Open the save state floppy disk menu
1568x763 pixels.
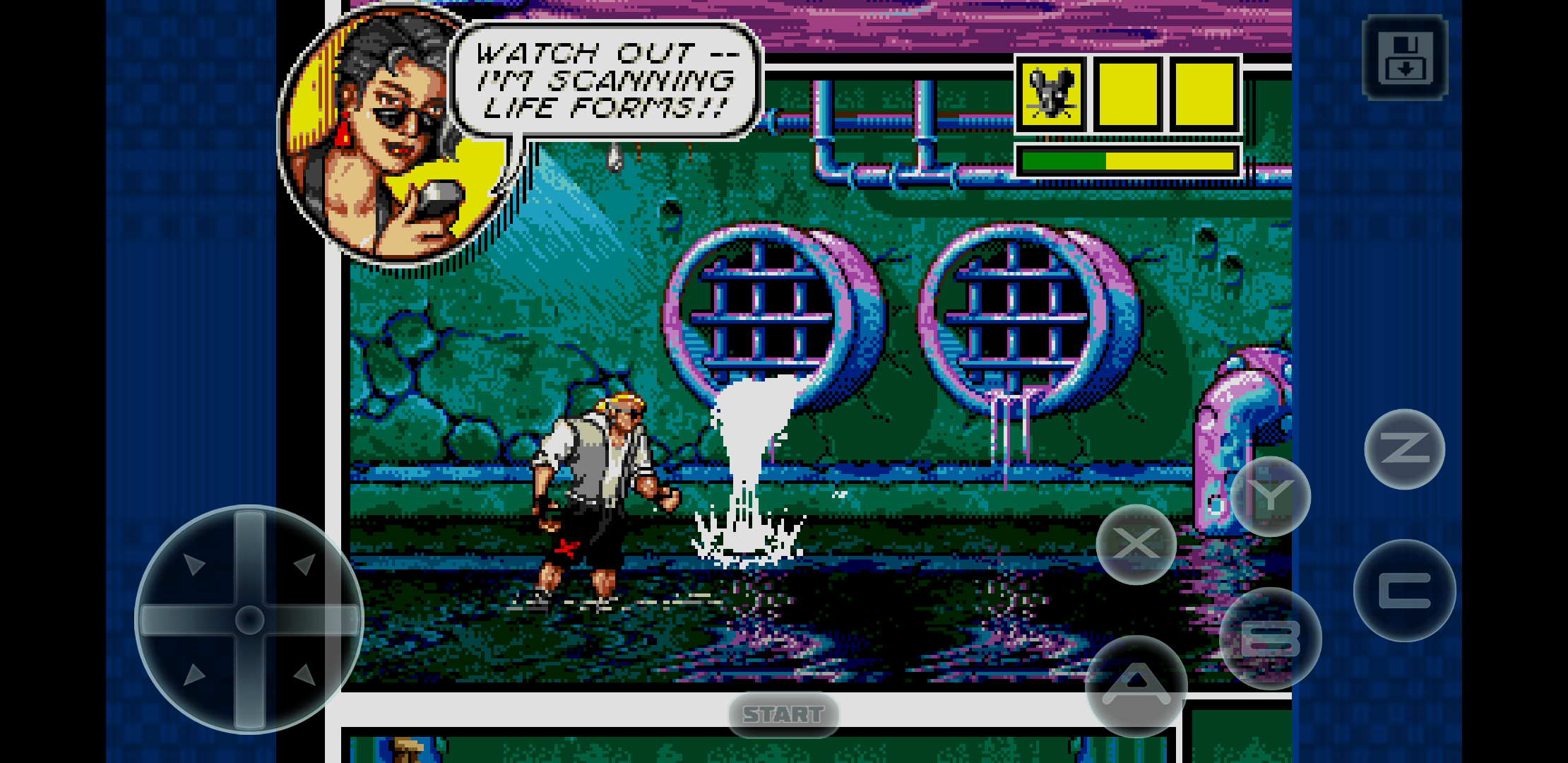(x=1405, y=57)
